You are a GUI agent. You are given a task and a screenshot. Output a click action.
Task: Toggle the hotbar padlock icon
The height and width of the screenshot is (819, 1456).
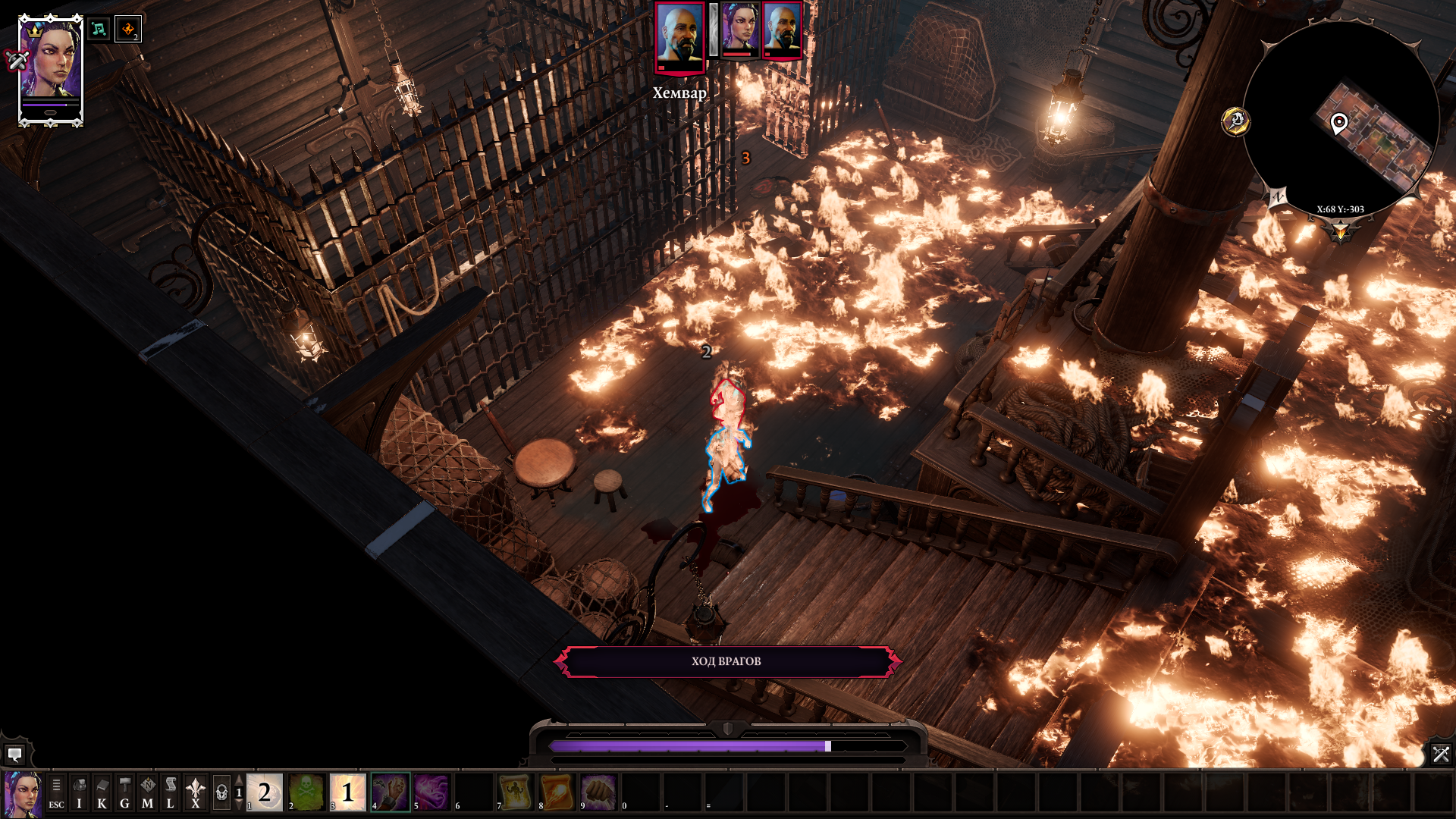tap(221, 792)
